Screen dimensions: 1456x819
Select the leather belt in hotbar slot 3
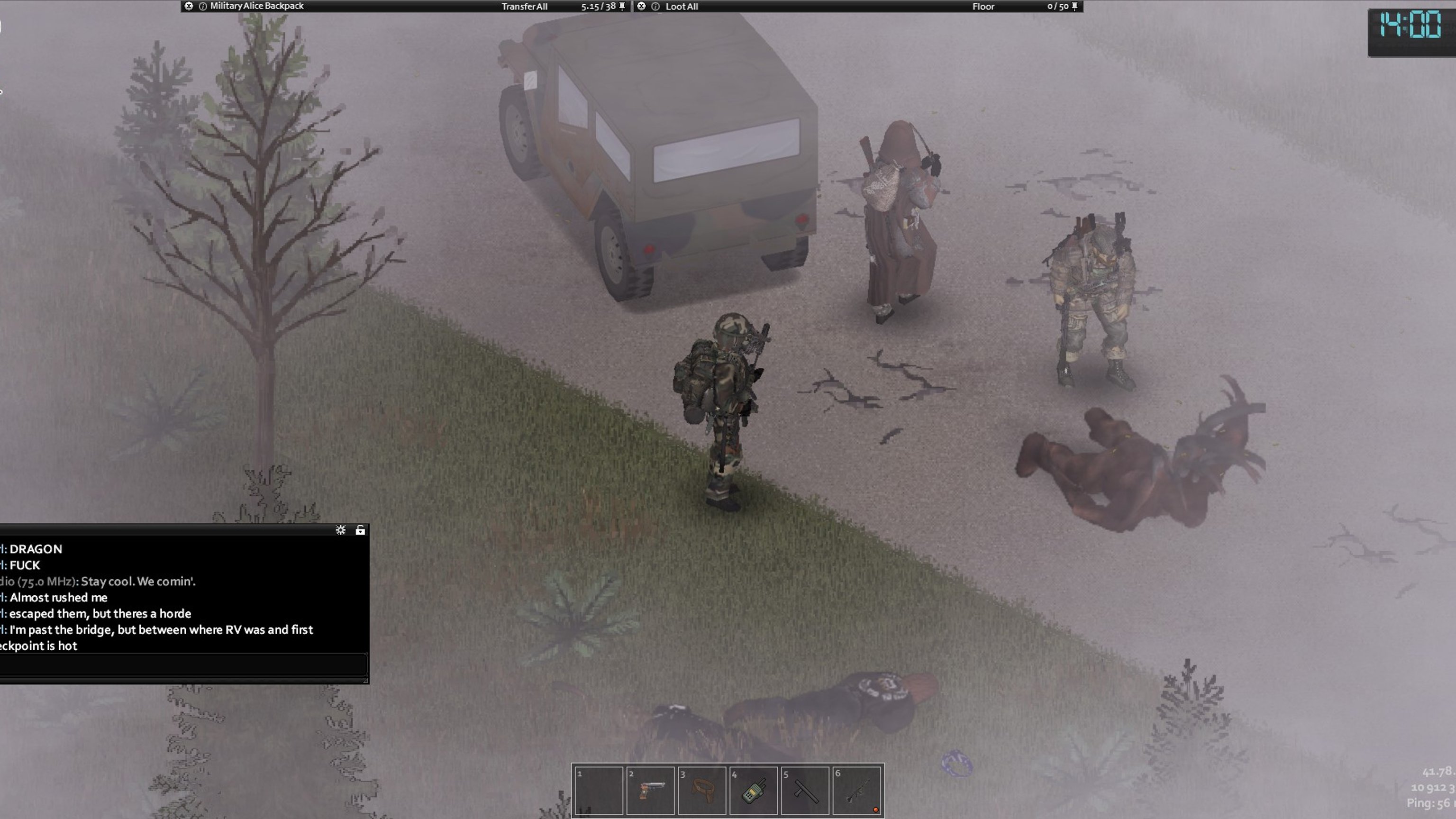tap(701, 790)
